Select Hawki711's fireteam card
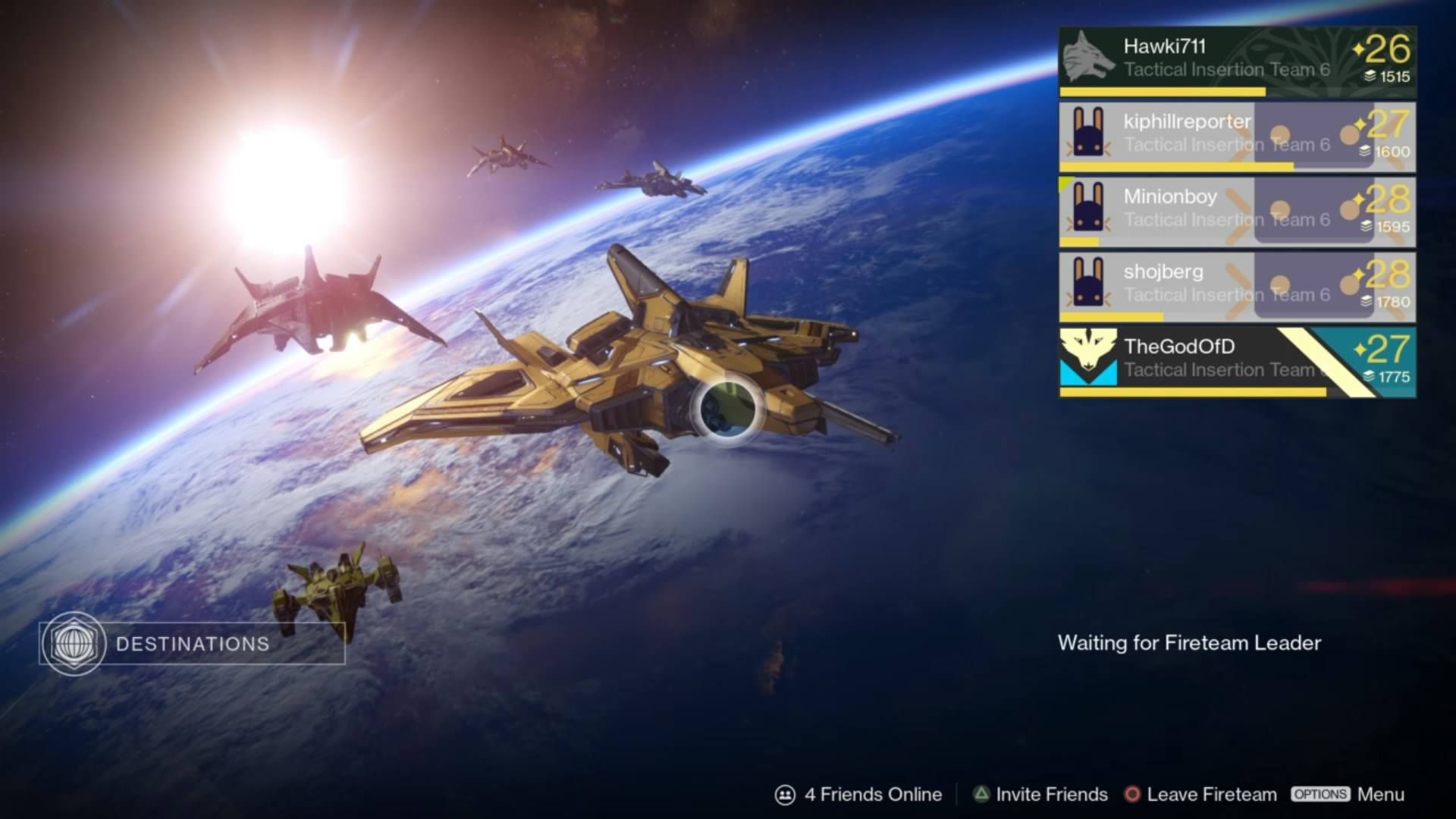1456x819 pixels. [1236, 61]
